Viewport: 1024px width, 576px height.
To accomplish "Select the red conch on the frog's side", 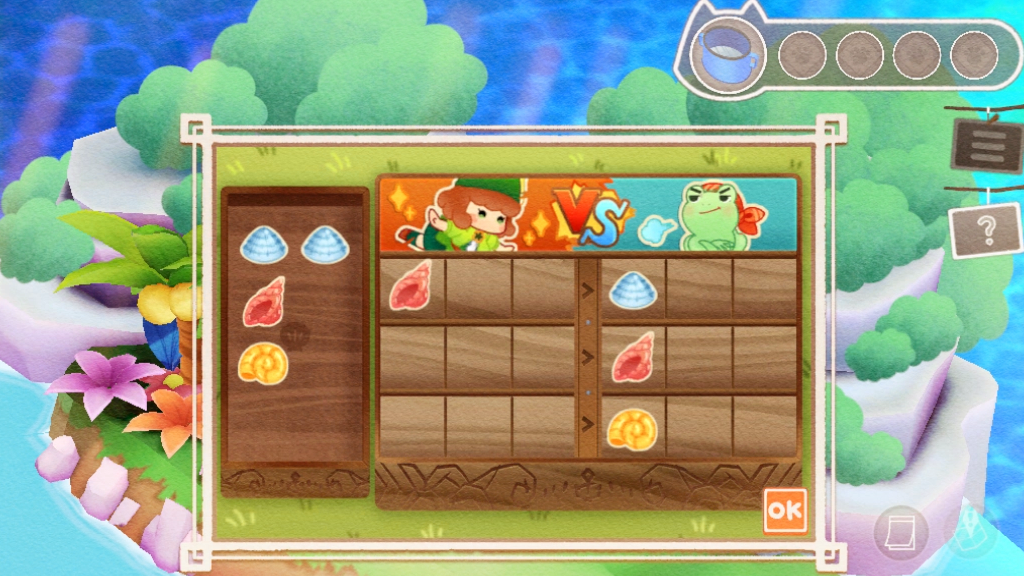I will tap(632, 358).
